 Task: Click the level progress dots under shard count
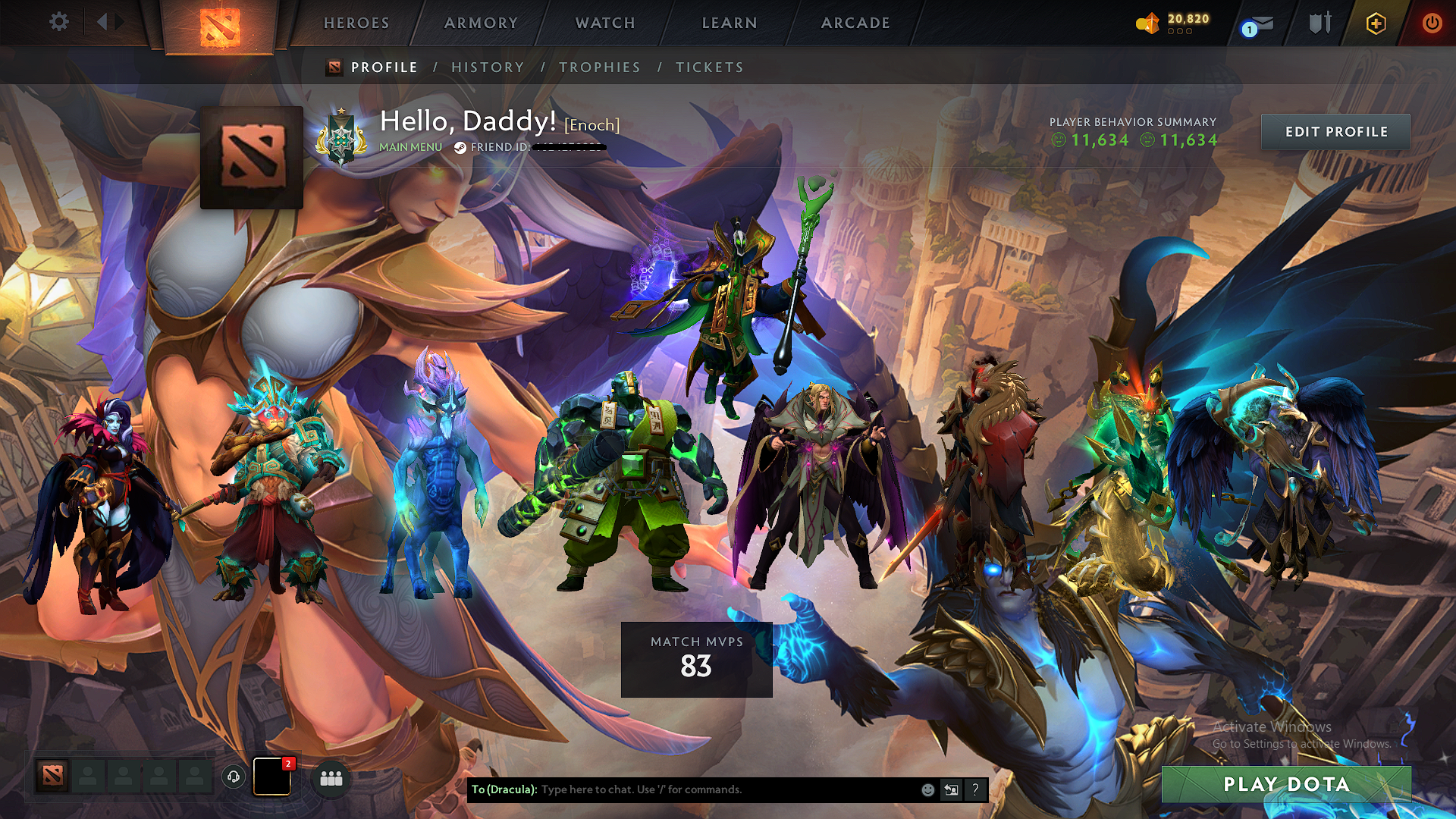coord(1178,33)
